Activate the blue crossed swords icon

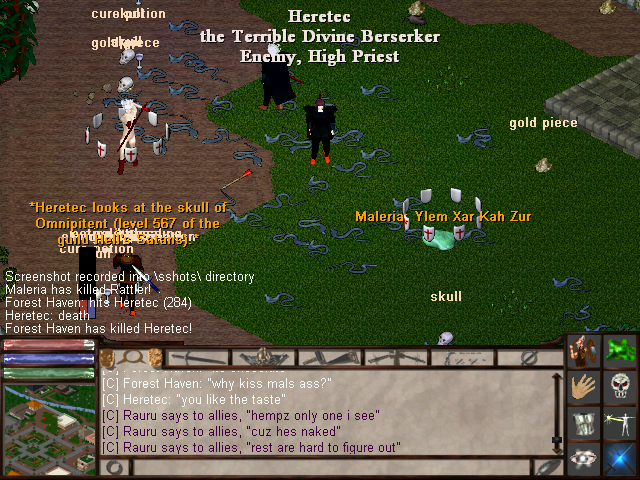point(620,458)
